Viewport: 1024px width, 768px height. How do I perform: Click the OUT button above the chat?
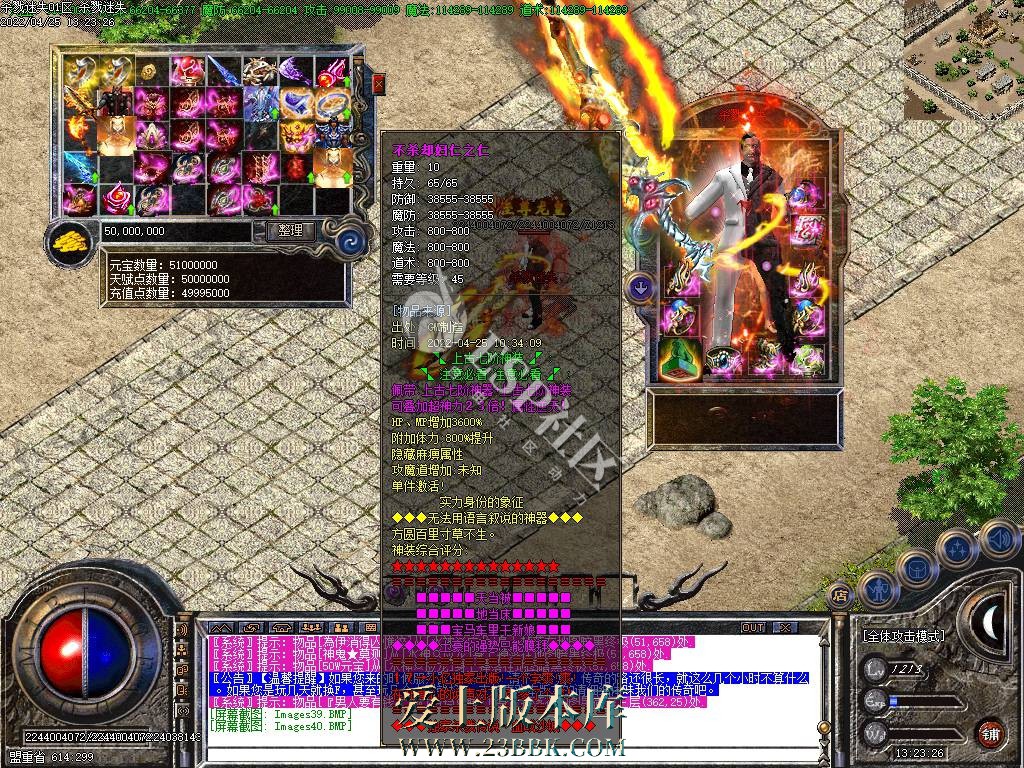coord(752,627)
